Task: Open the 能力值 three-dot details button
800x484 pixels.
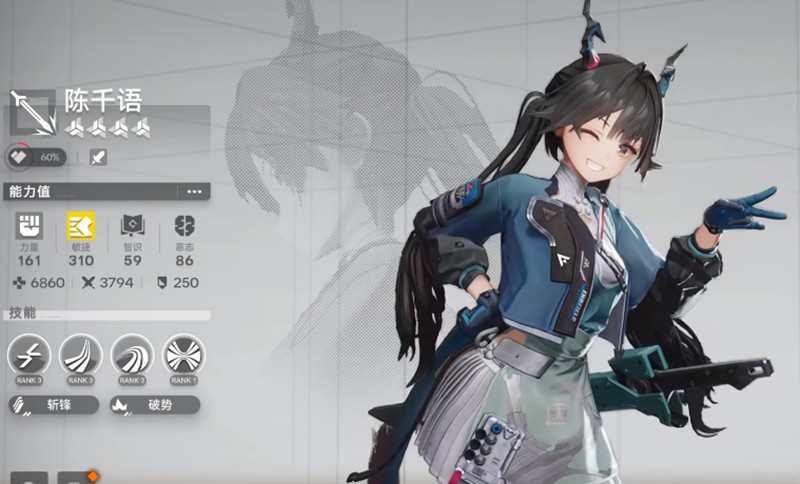Action: [193, 191]
